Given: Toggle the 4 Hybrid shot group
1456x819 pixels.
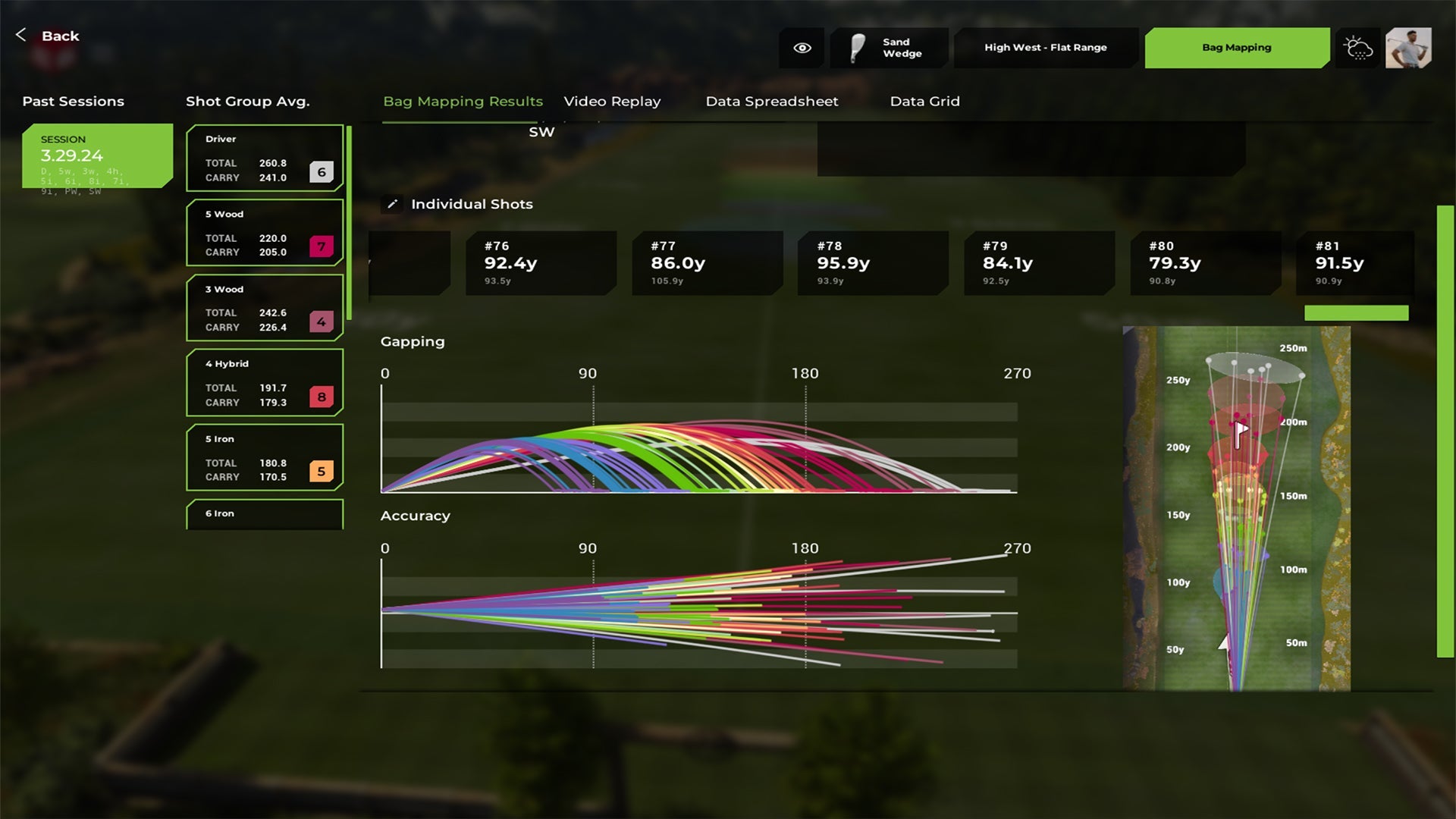Looking at the screenshot, I should [264, 383].
